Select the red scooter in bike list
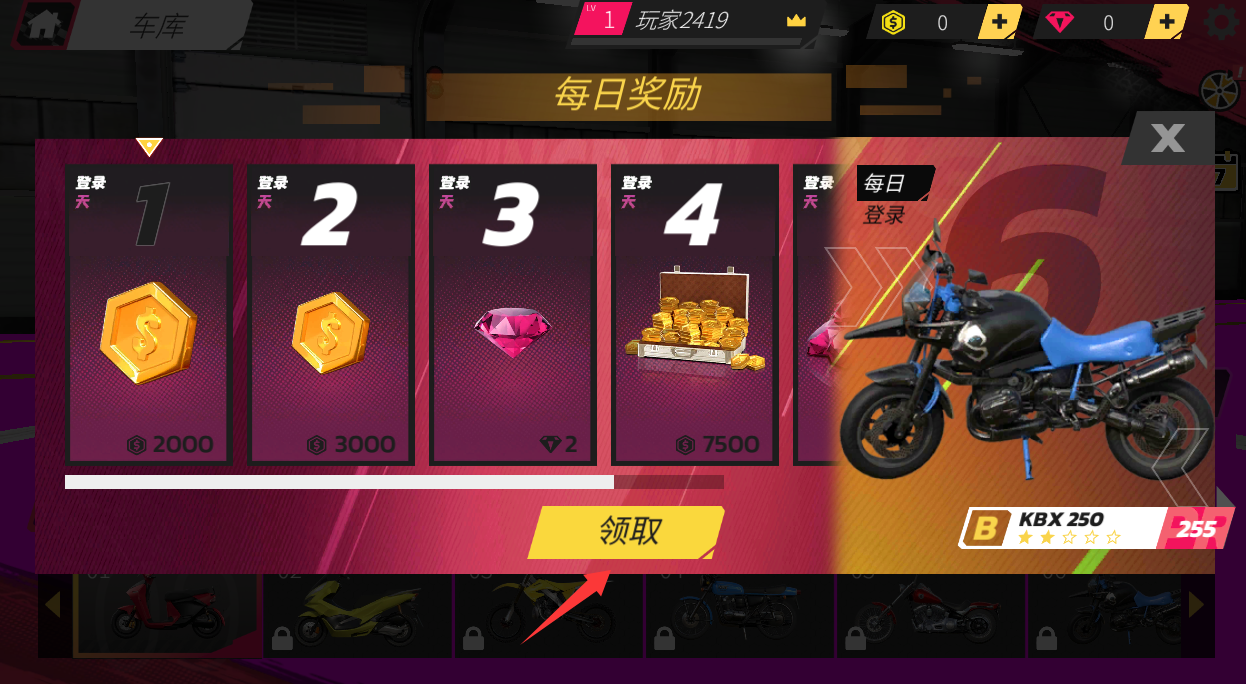This screenshot has width=1246, height=684. 166,613
